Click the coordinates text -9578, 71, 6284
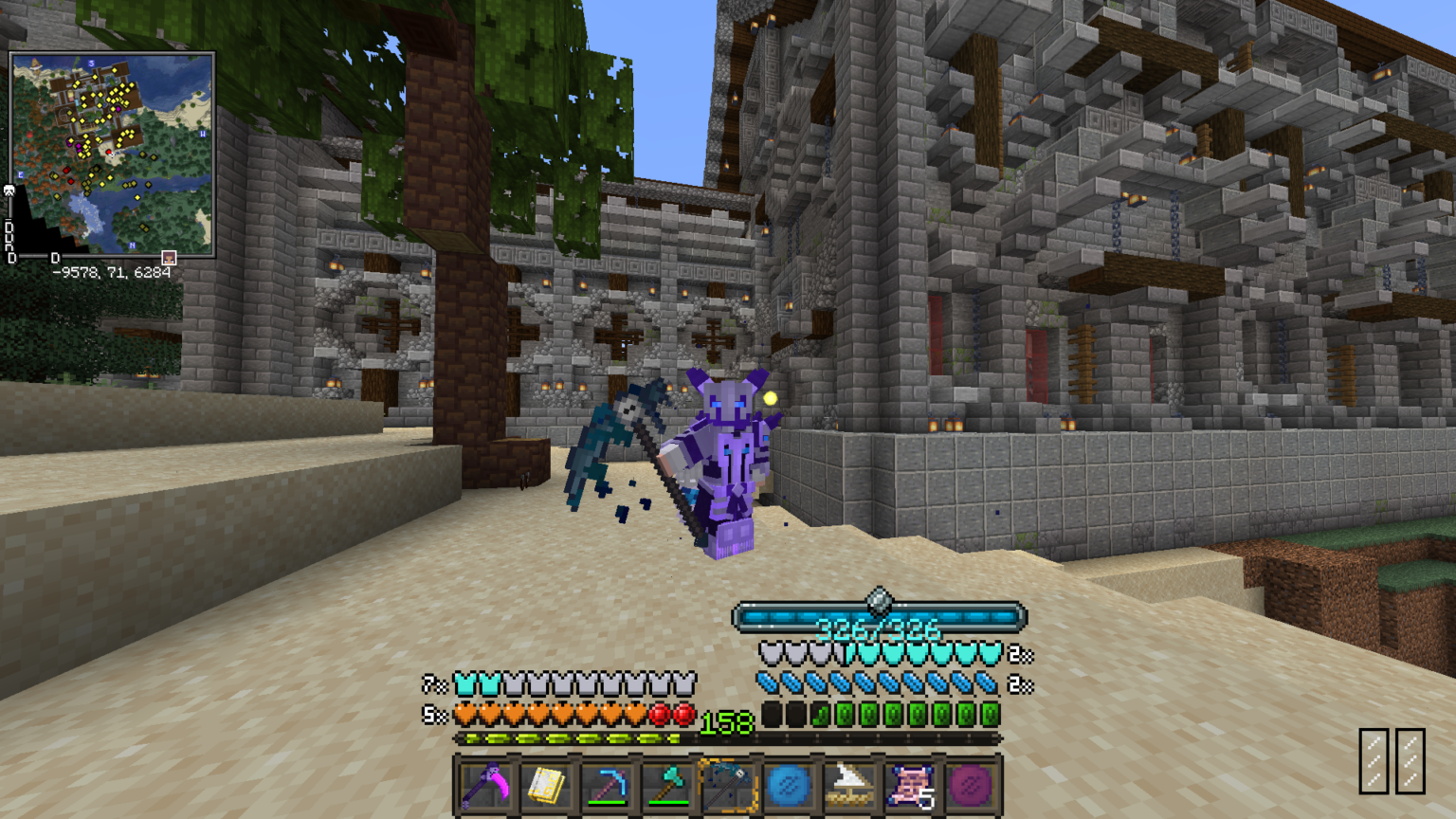 [x=110, y=272]
